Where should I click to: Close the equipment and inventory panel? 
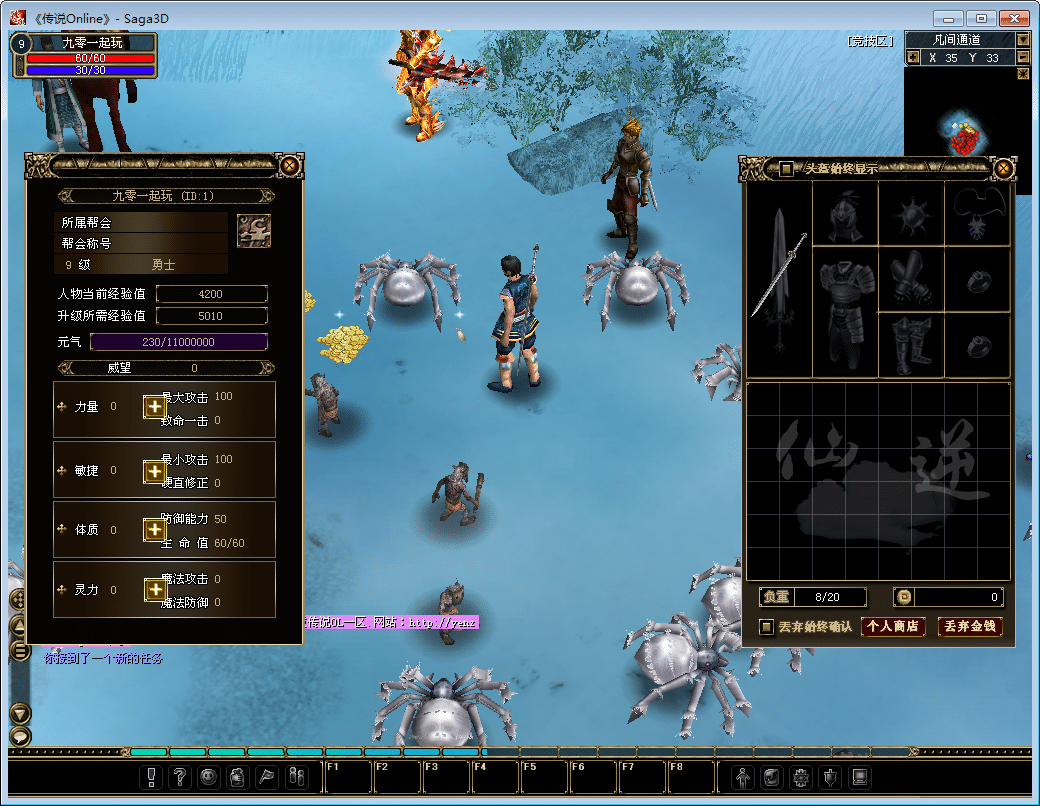tap(1003, 168)
